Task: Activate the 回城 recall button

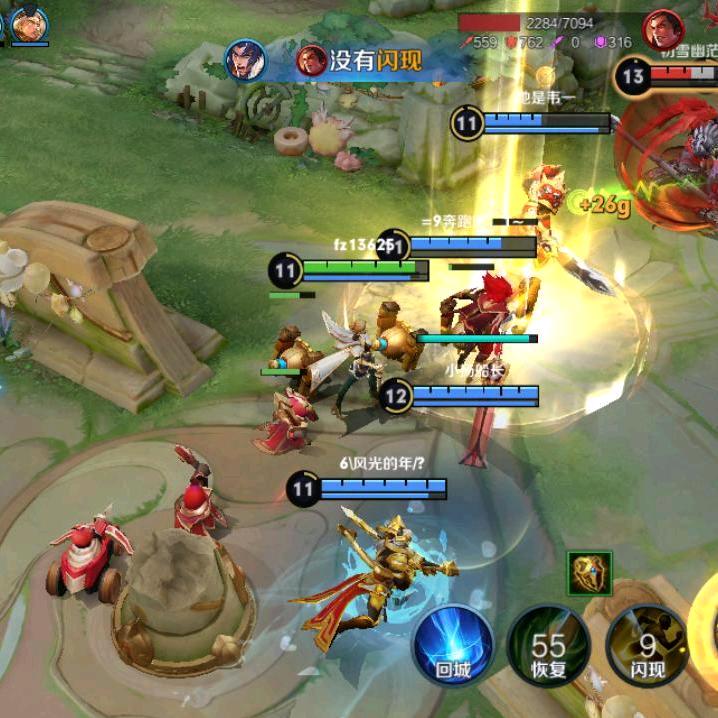Action: click(454, 645)
